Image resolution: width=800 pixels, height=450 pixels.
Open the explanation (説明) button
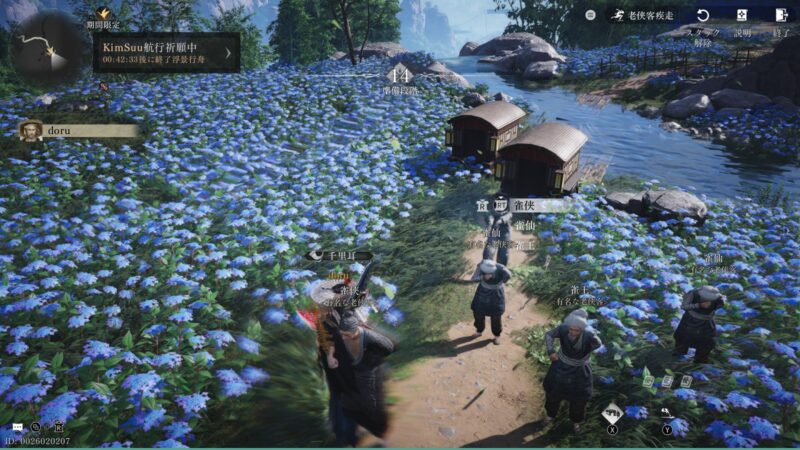click(x=742, y=16)
